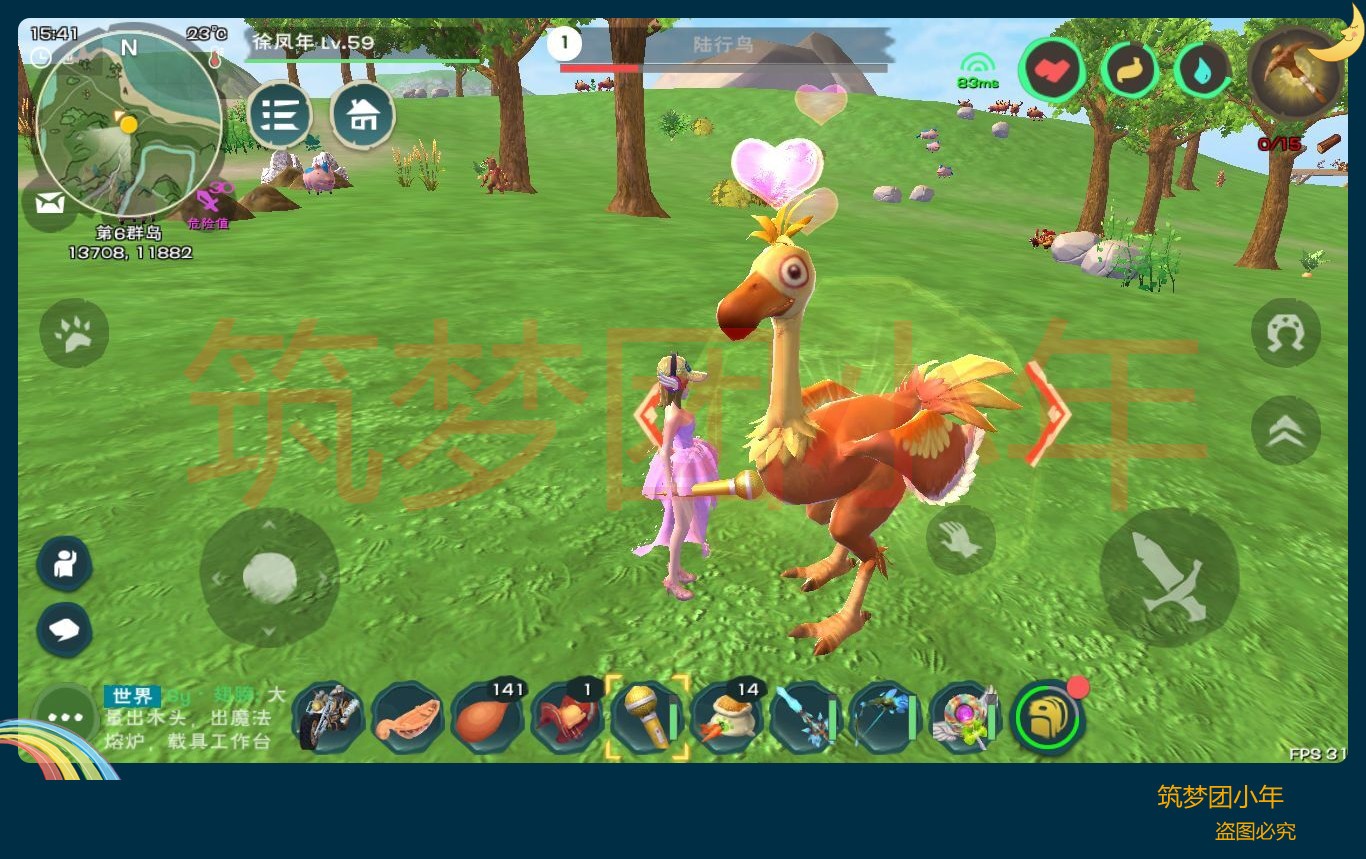Viewport: 1366px width, 859px height.
Task: Tap the hand interact button
Action: (x=960, y=540)
